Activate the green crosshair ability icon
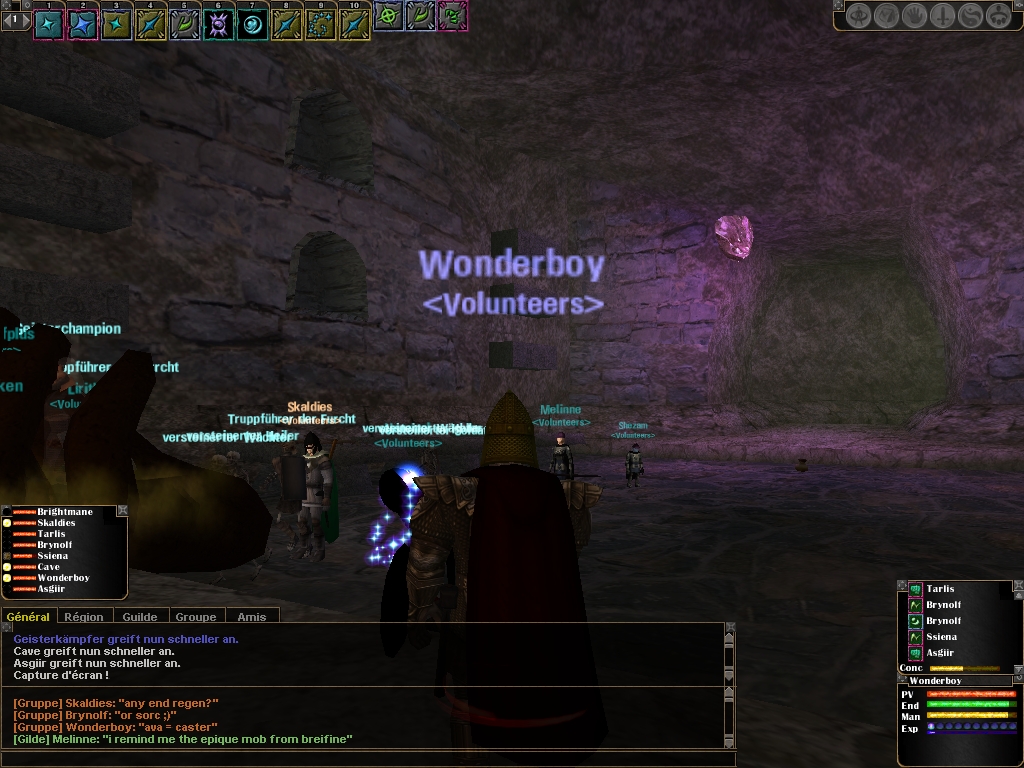Screen dimensions: 1024x768 pyautogui.click(x=388, y=16)
